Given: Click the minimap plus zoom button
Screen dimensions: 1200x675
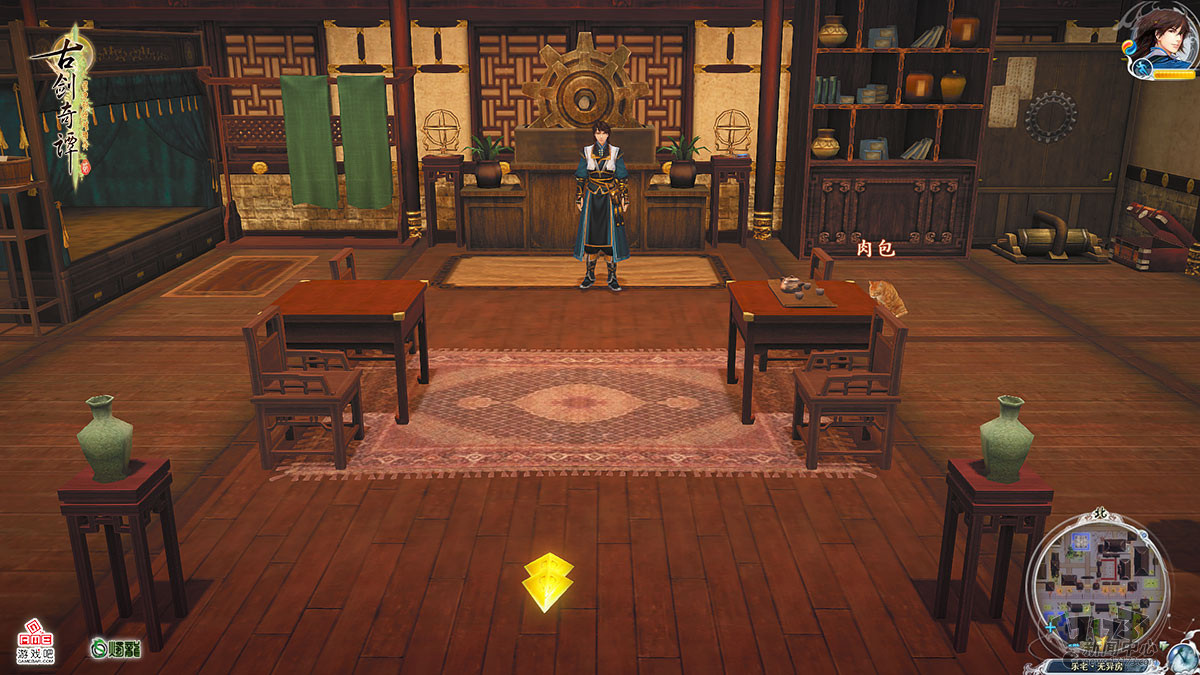Looking at the screenshot, I should [x=1050, y=627].
